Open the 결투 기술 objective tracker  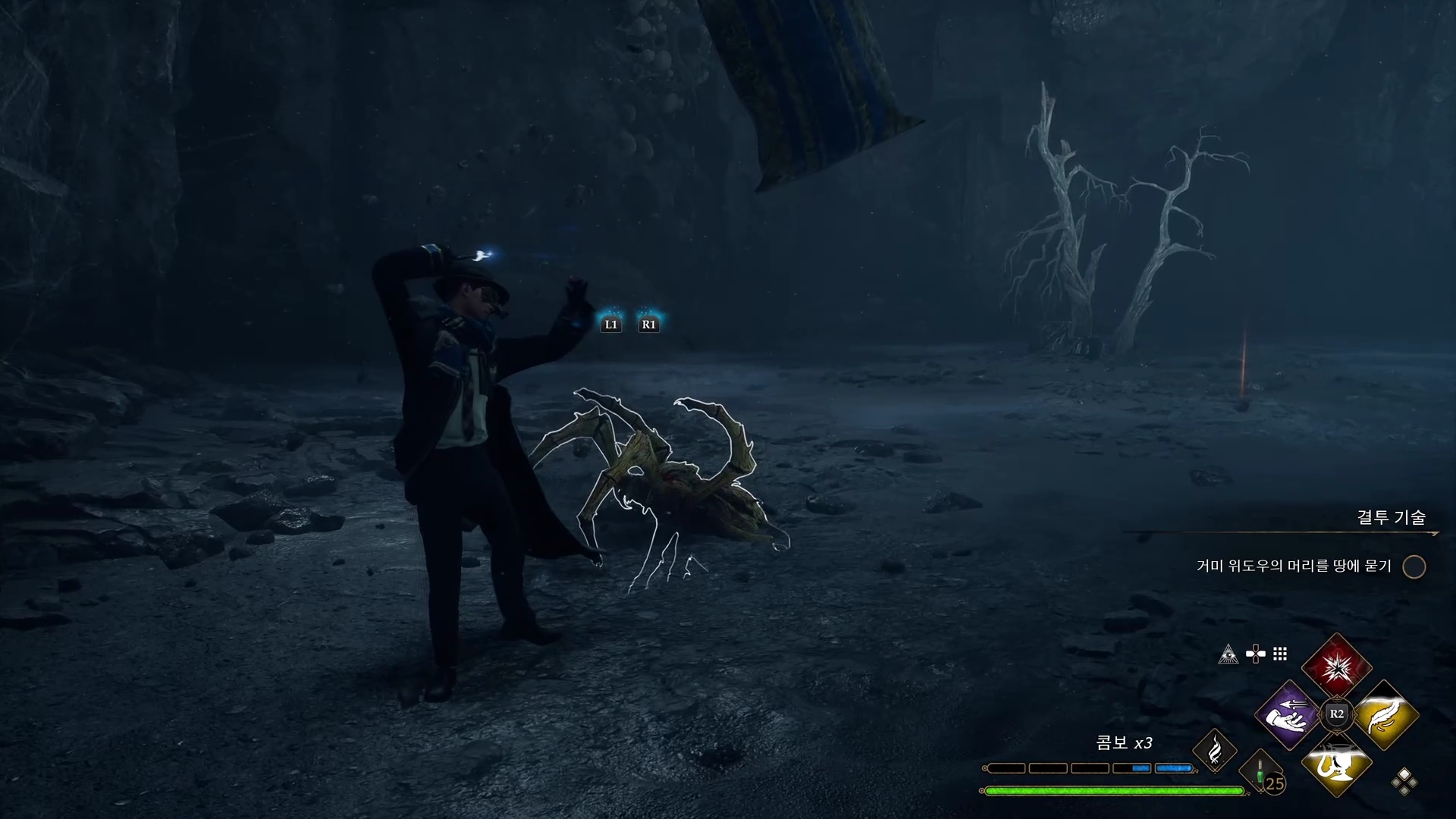point(1391,517)
